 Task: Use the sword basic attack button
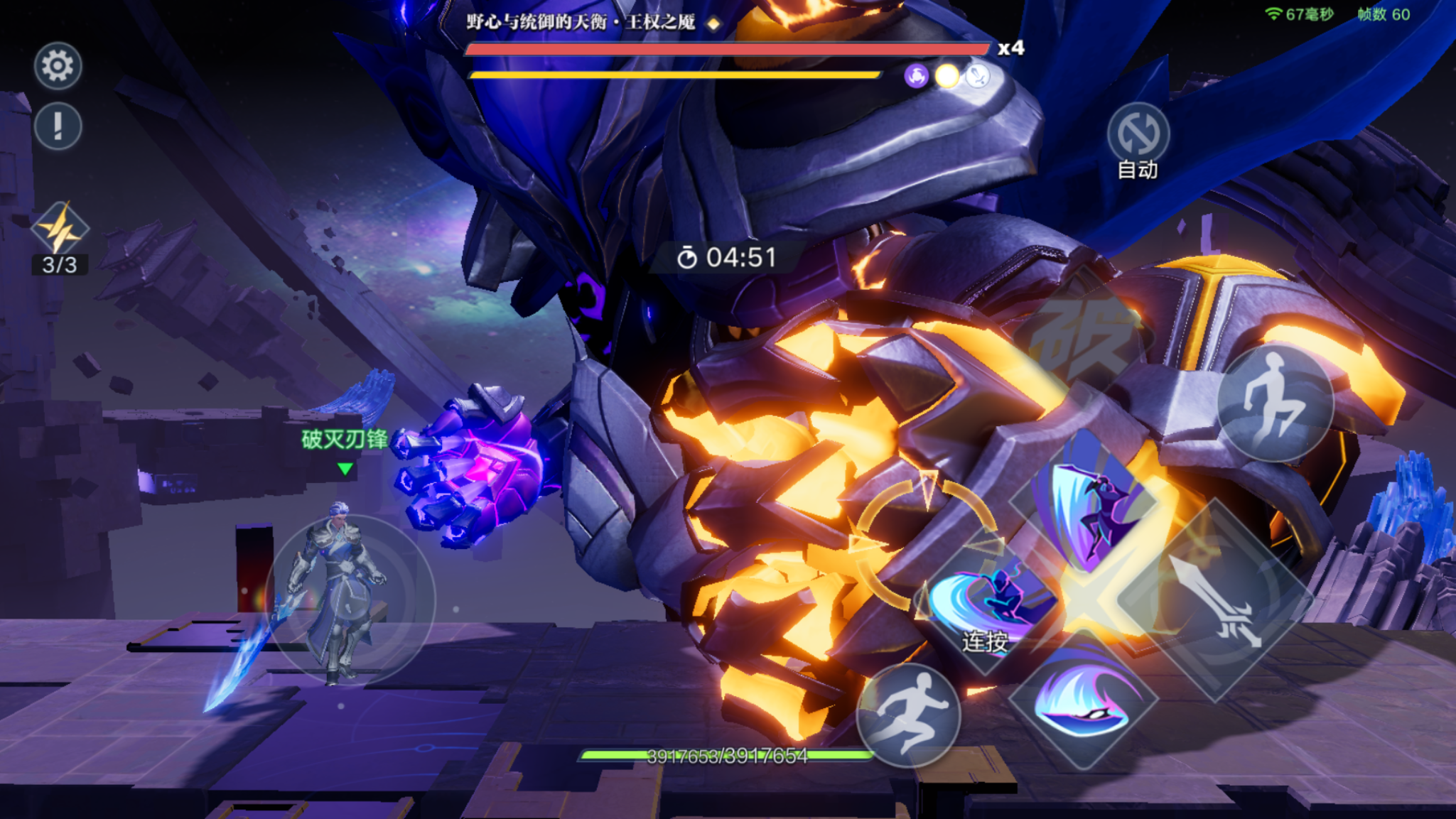point(1217,600)
